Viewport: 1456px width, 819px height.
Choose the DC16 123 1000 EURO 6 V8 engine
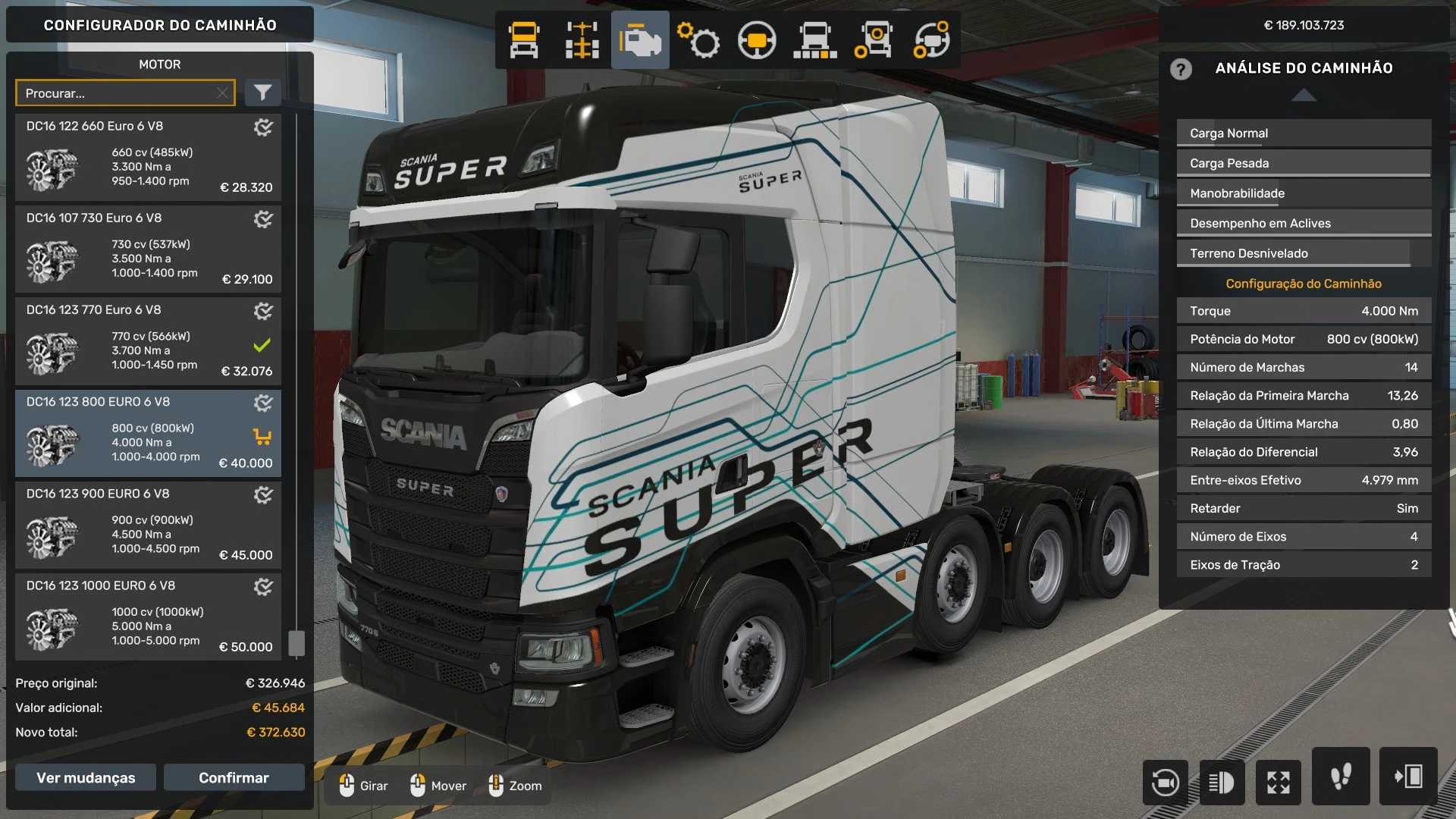(148, 617)
